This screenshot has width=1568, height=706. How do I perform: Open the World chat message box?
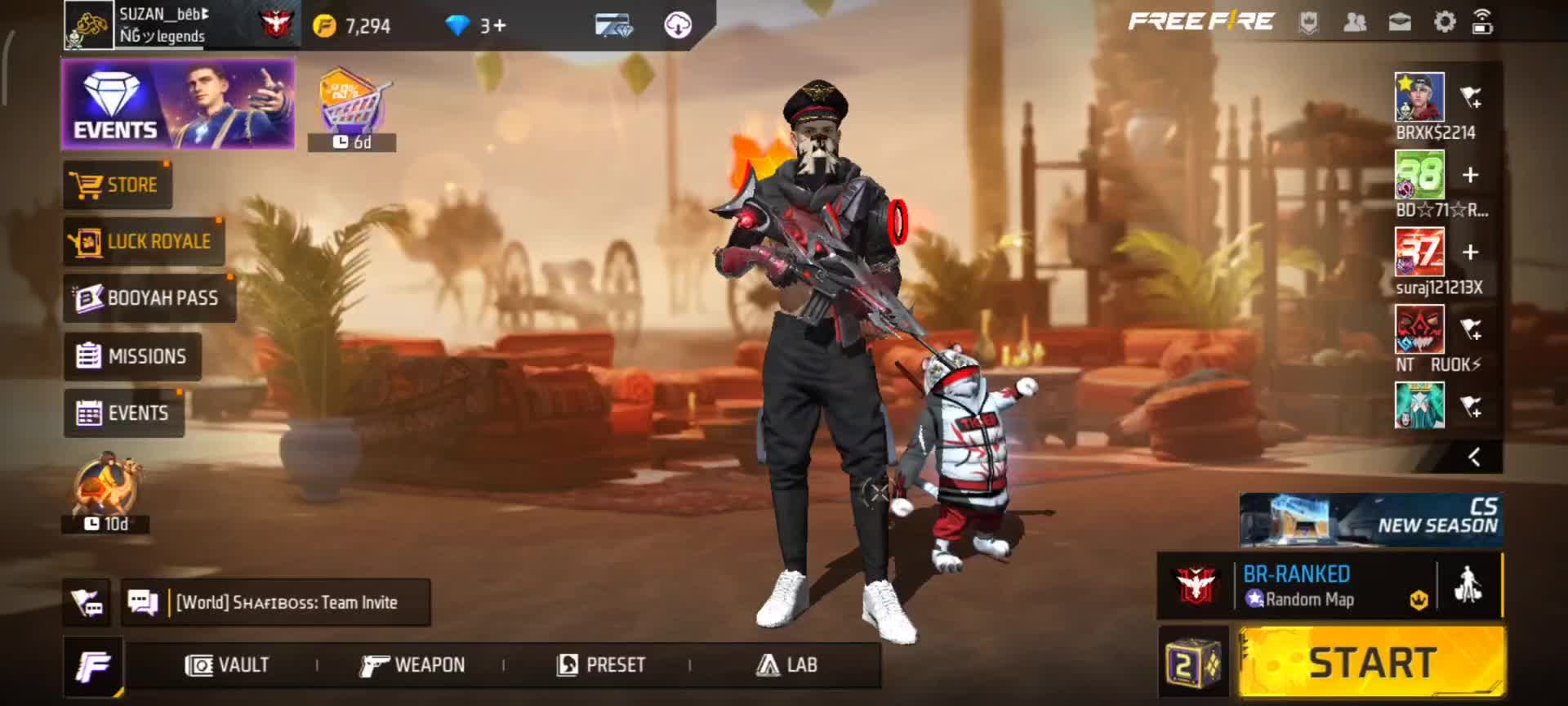276,603
